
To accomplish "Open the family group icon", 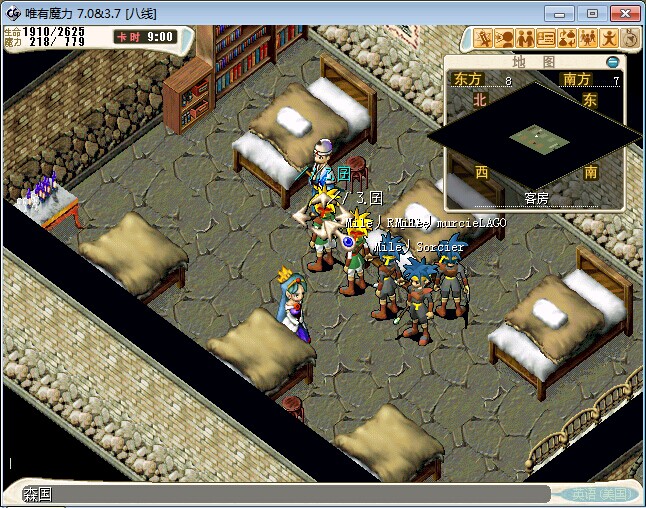I will point(589,38).
